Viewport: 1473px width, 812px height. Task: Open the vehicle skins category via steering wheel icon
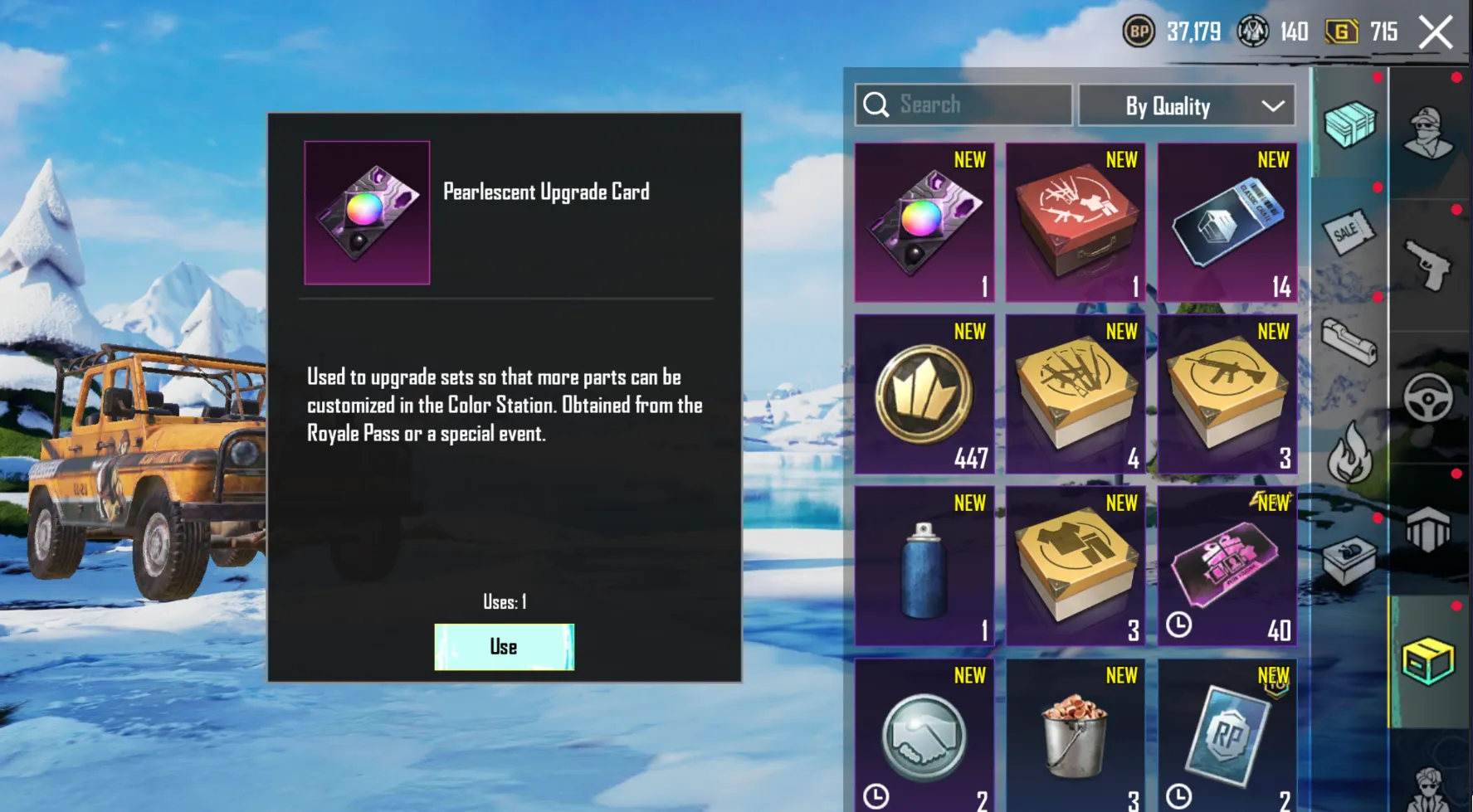pos(1430,396)
